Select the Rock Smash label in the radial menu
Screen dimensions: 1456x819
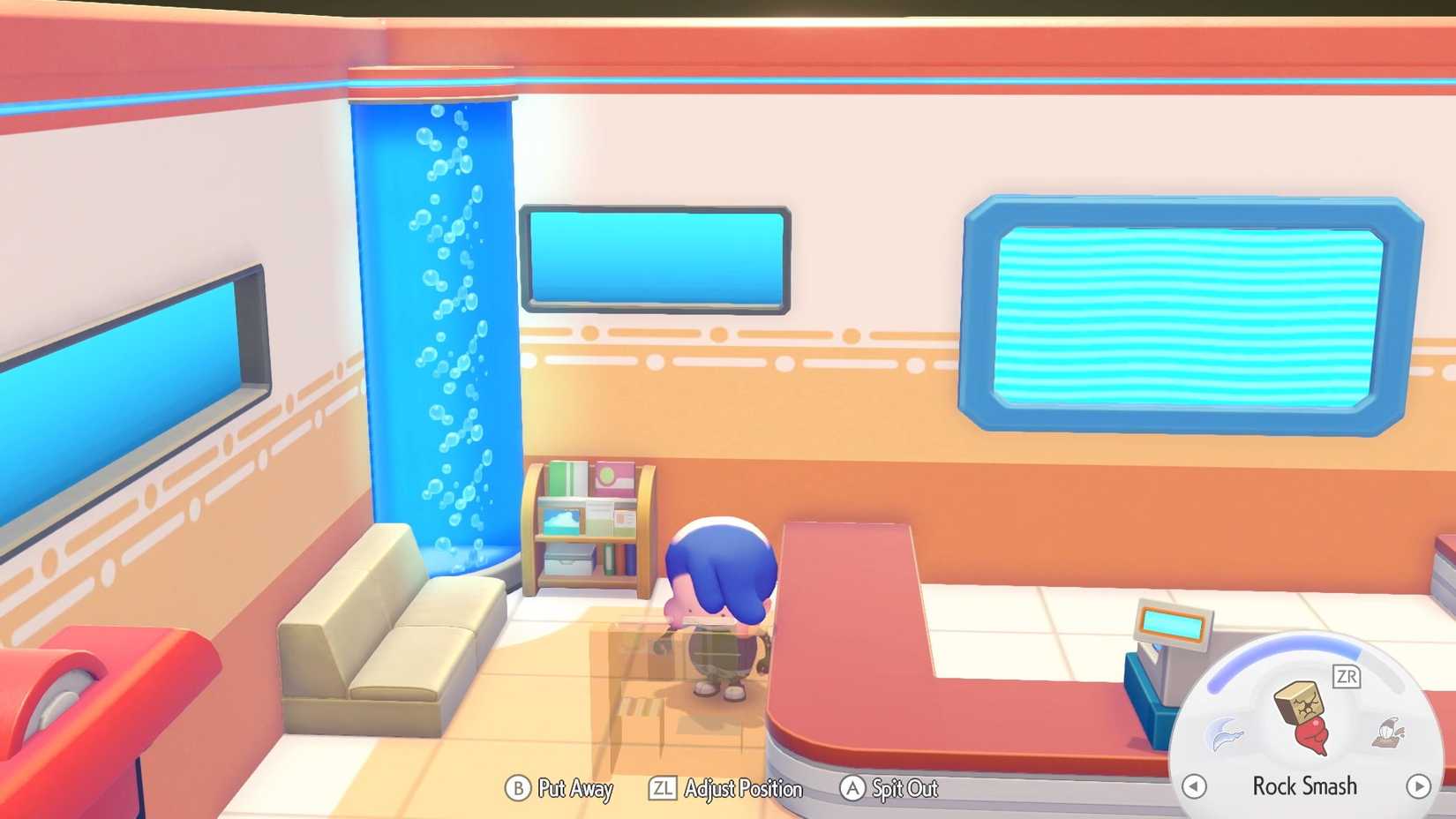tap(1305, 785)
